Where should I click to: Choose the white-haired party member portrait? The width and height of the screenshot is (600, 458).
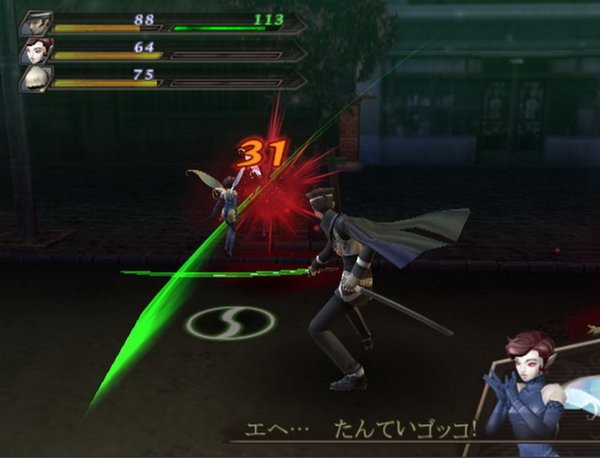click(35, 78)
